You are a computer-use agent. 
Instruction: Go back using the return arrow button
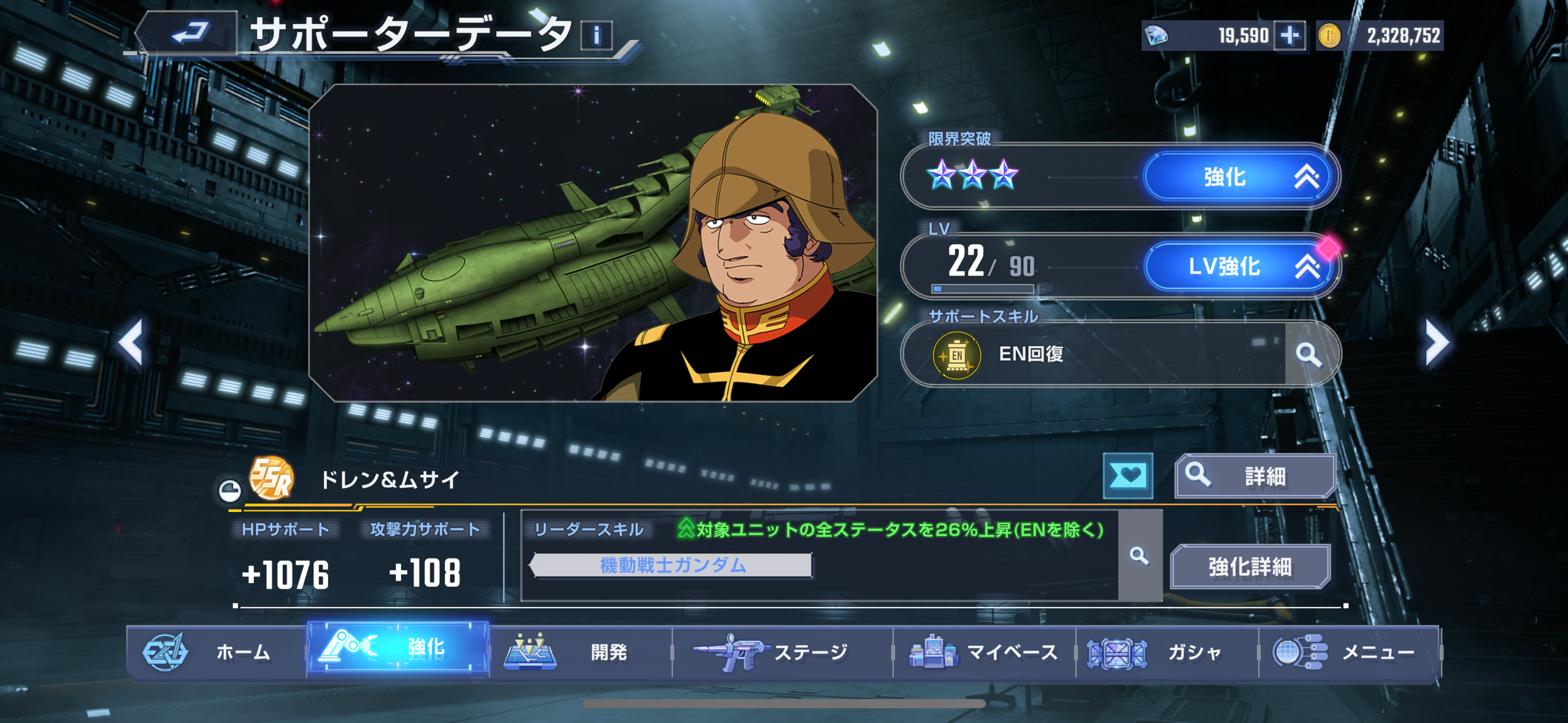coord(188,33)
